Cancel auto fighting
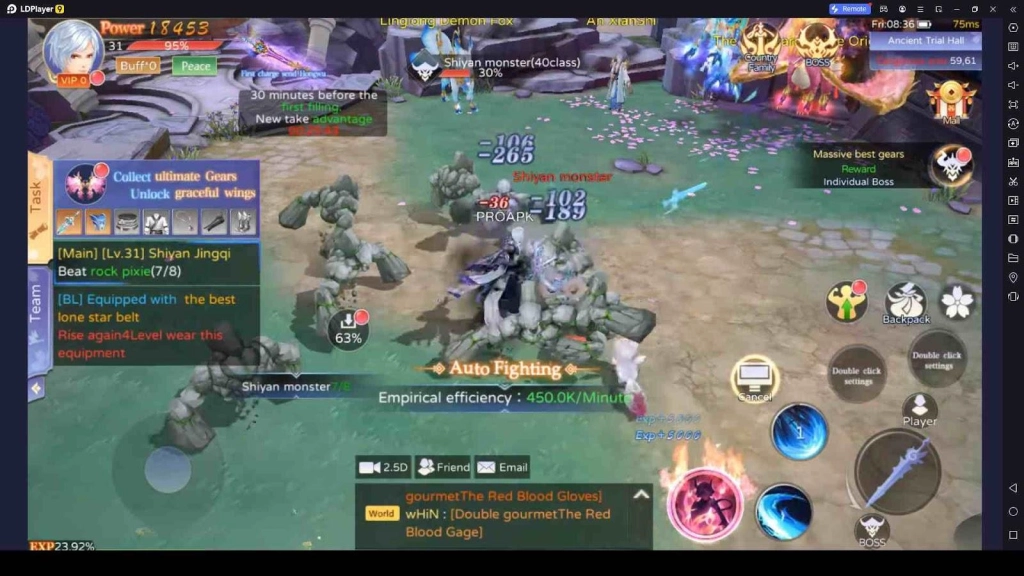 [x=755, y=379]
